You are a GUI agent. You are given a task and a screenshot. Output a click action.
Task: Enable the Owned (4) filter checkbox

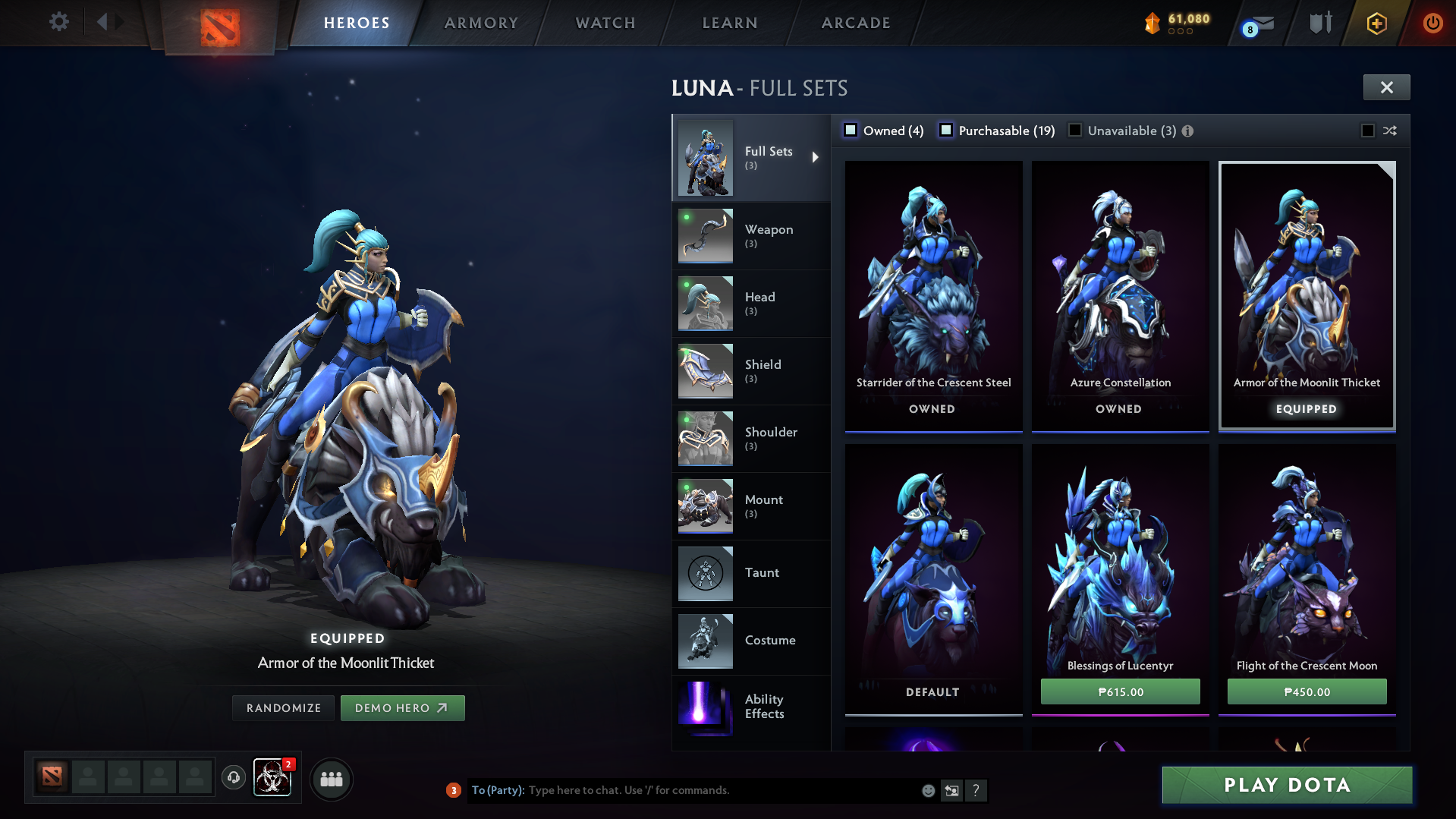tap(851, 130)
